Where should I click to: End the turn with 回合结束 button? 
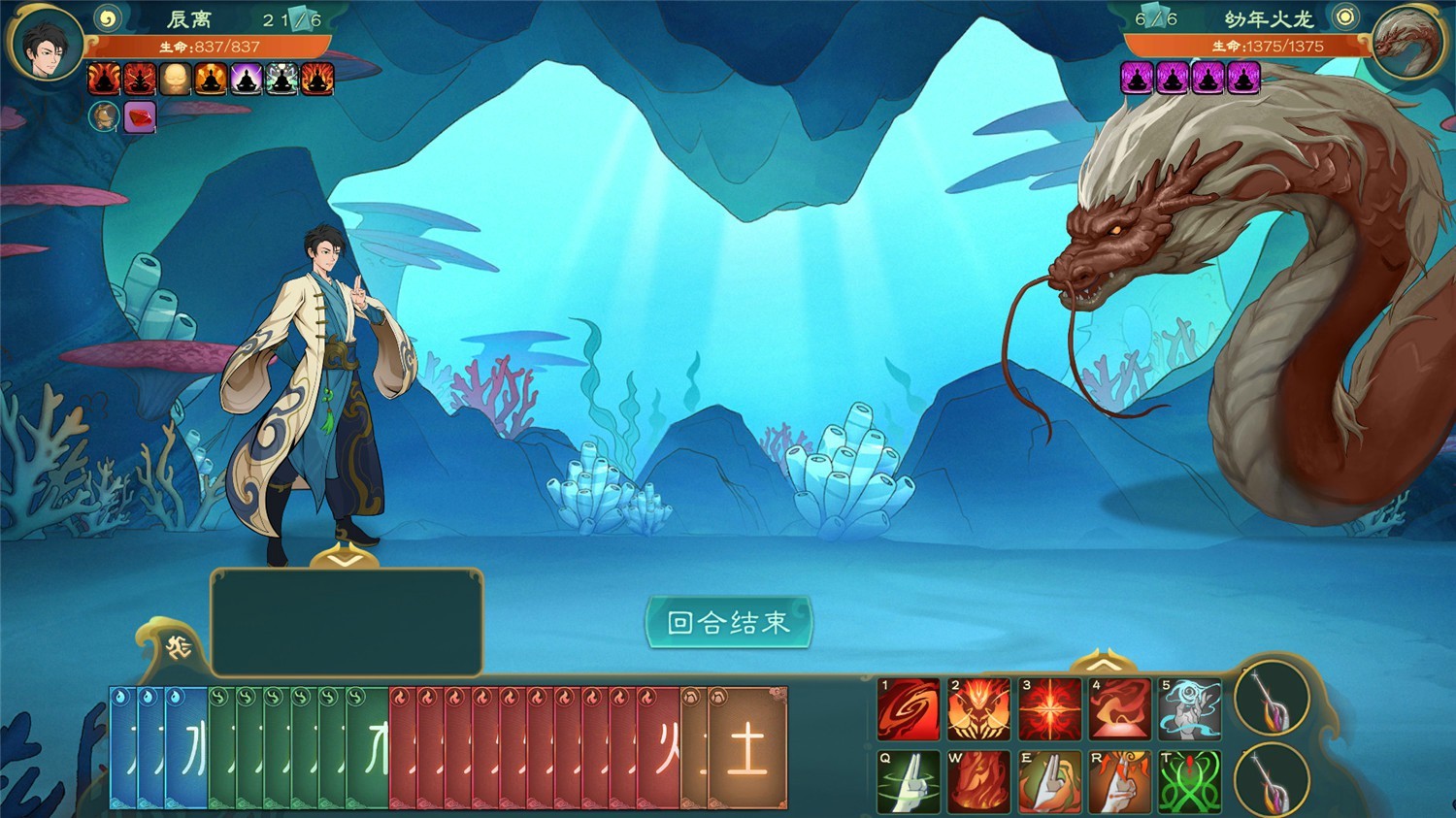pyautogui.click(x=728, y=622)
